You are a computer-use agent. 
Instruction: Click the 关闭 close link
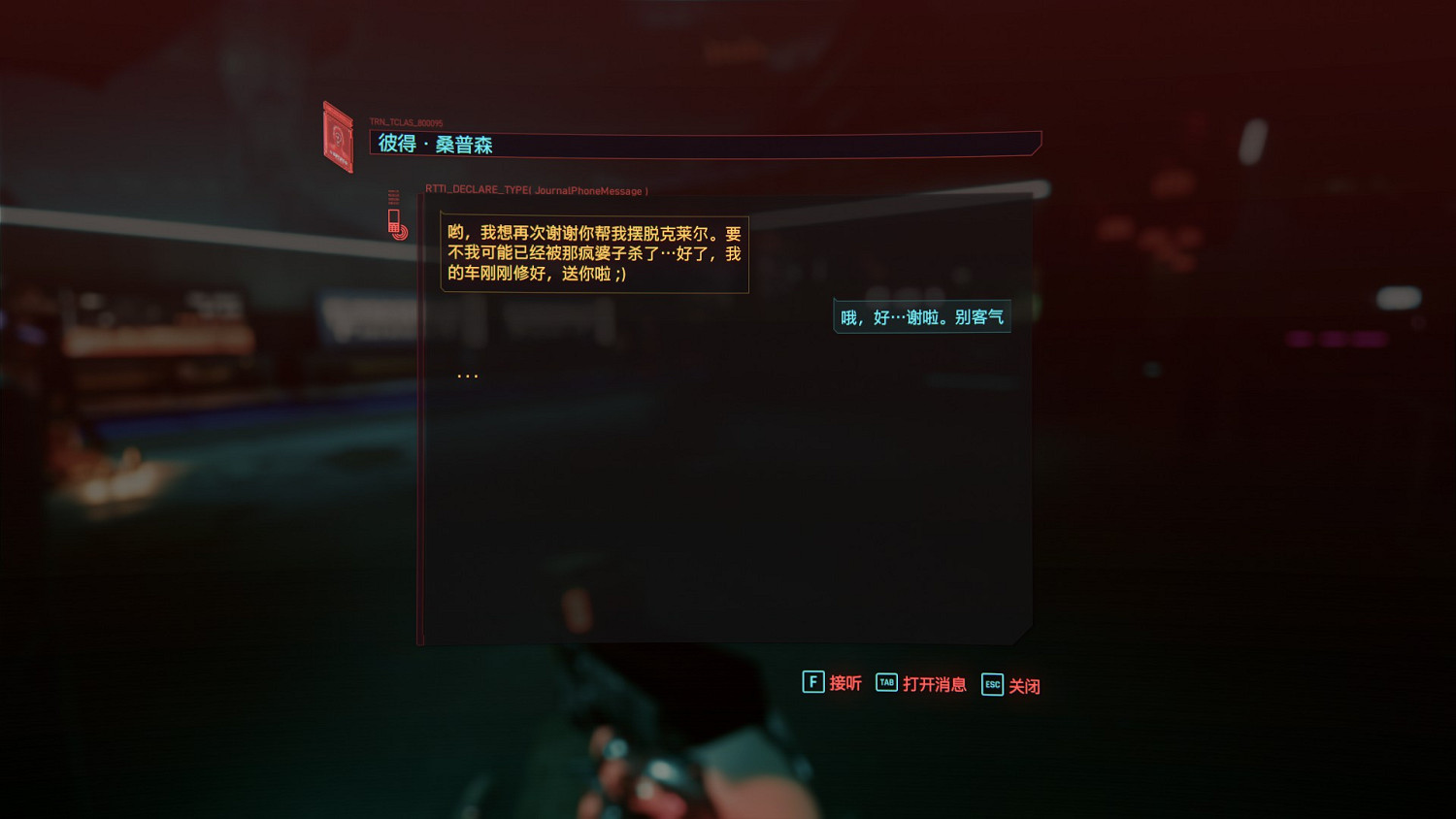(1027, 685)
